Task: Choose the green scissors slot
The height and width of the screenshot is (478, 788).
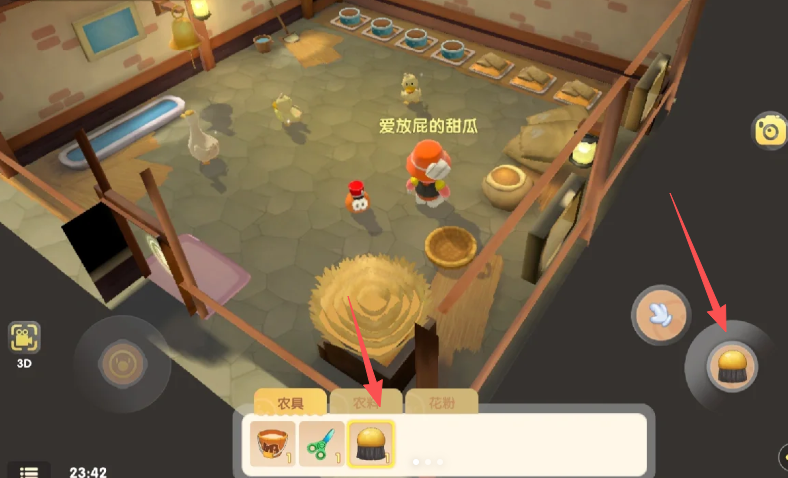Action: click(321, 444)
